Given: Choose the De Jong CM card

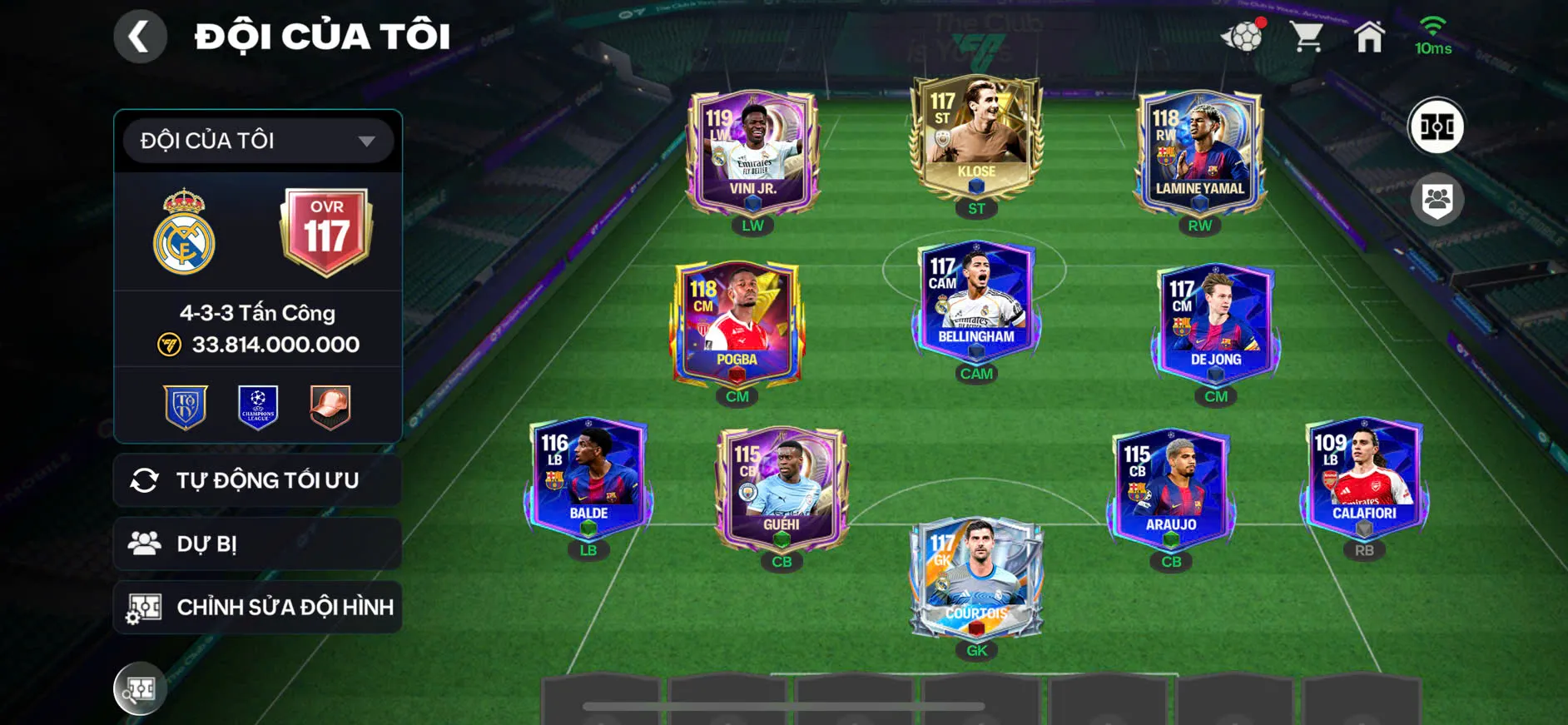Looking at the screenshot, I should point(1215,325).
